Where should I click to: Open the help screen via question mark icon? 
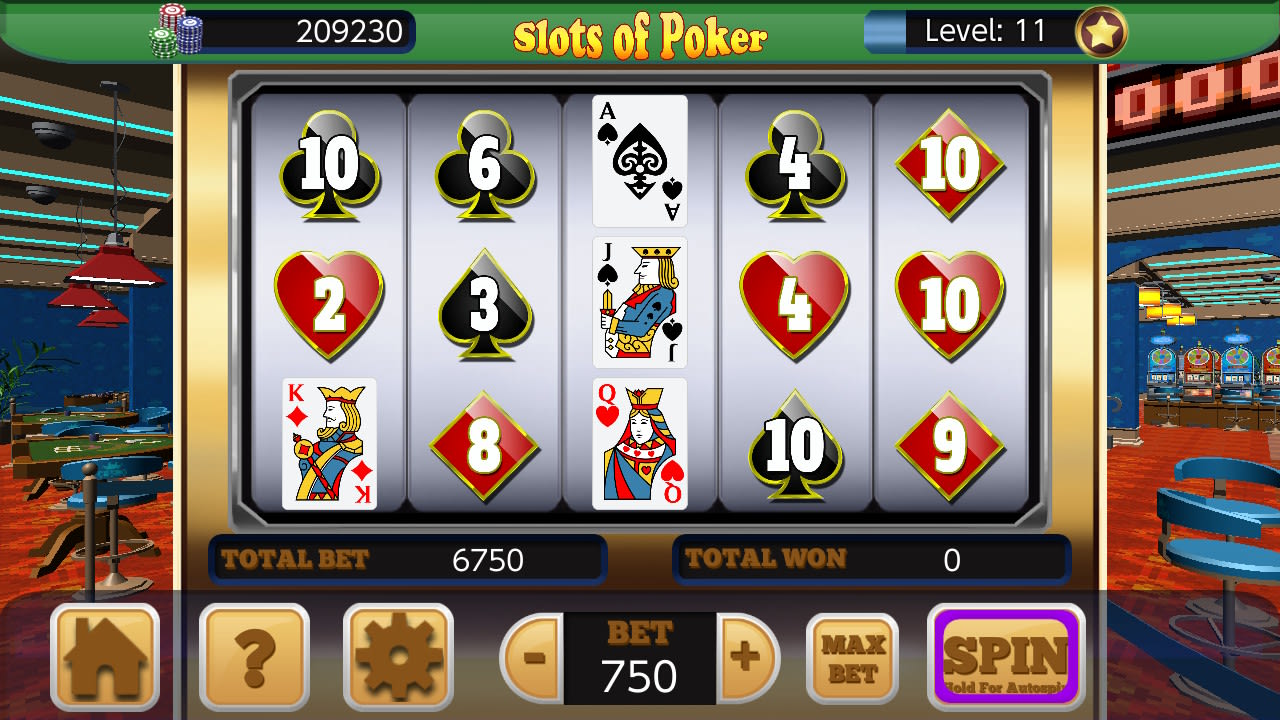[254, 658]
